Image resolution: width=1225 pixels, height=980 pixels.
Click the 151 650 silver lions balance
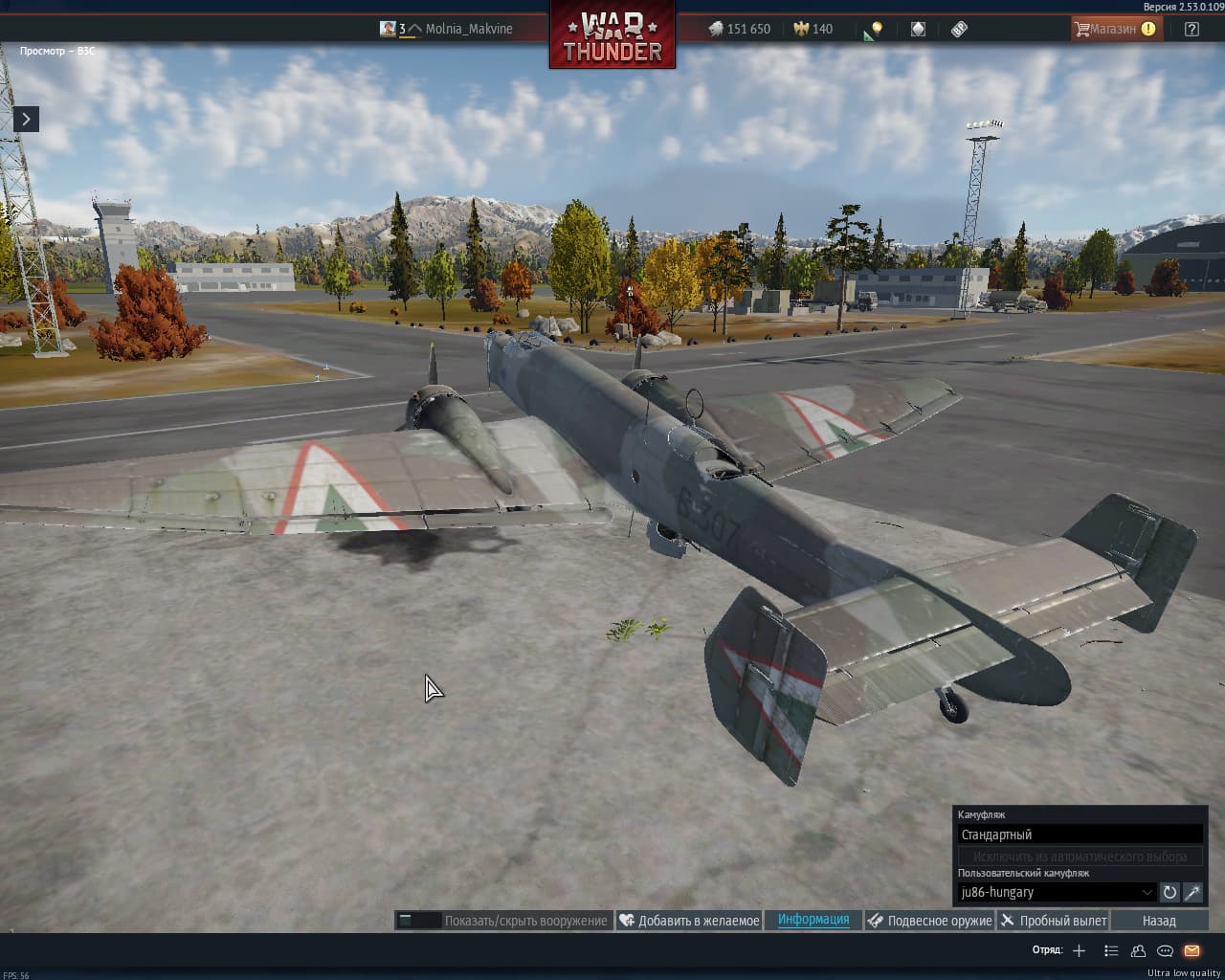point(739,29)
